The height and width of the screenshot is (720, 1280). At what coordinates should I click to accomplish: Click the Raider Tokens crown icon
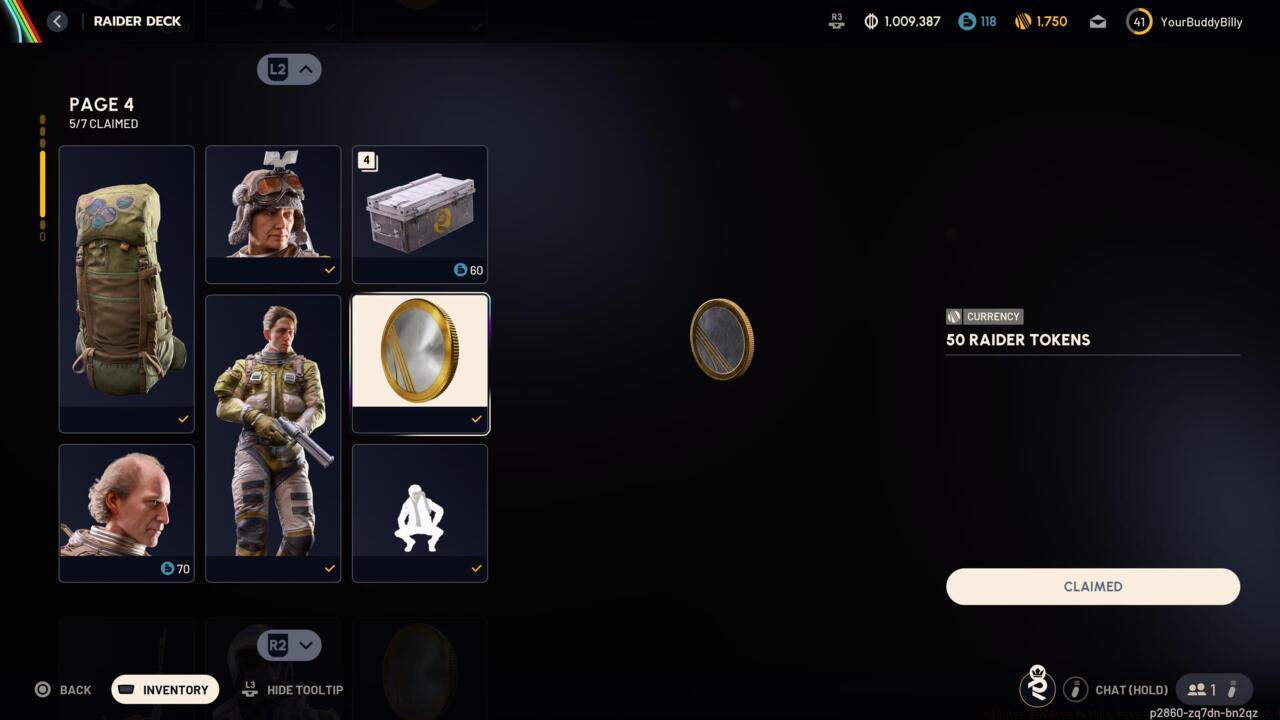(1037, 688)
